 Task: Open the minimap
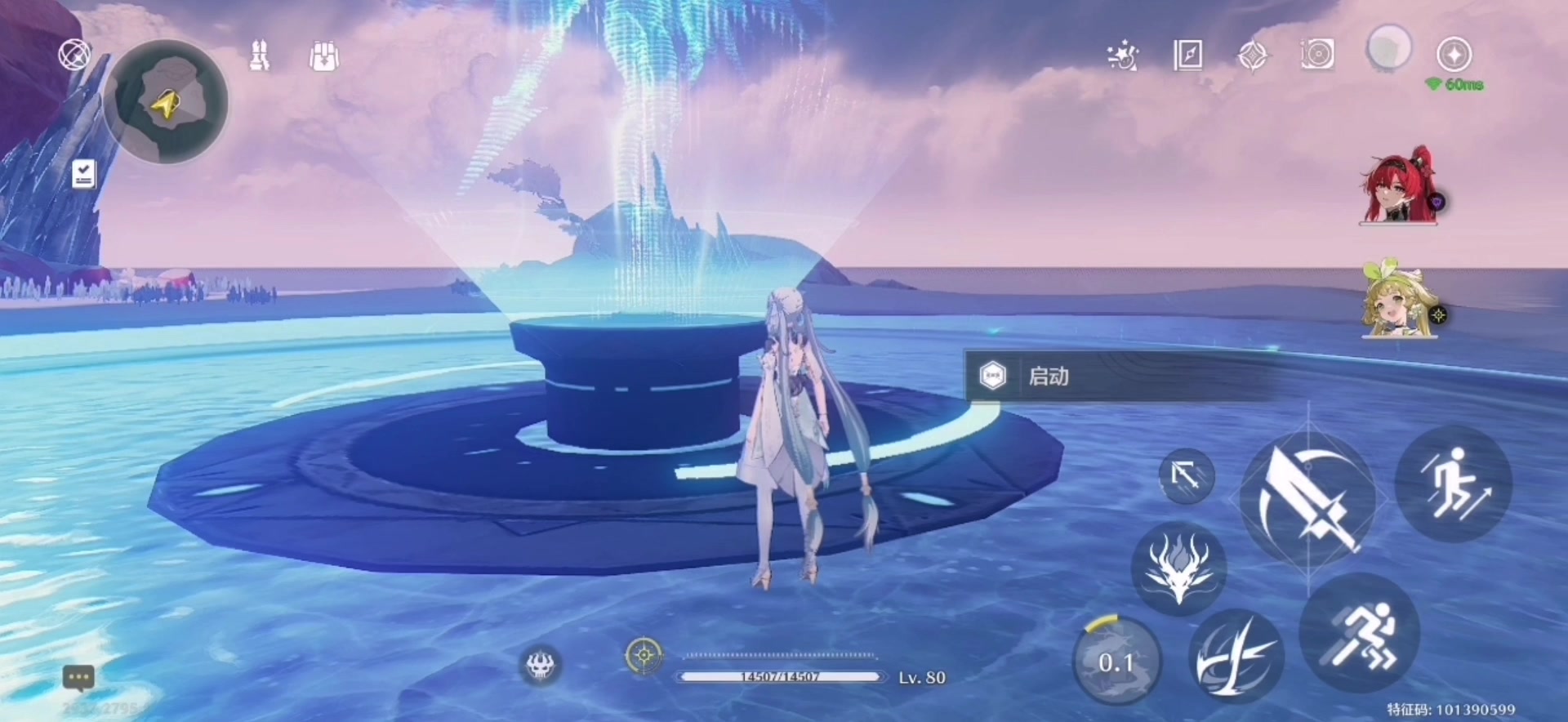pyautogui.click(x=167, y=102)
